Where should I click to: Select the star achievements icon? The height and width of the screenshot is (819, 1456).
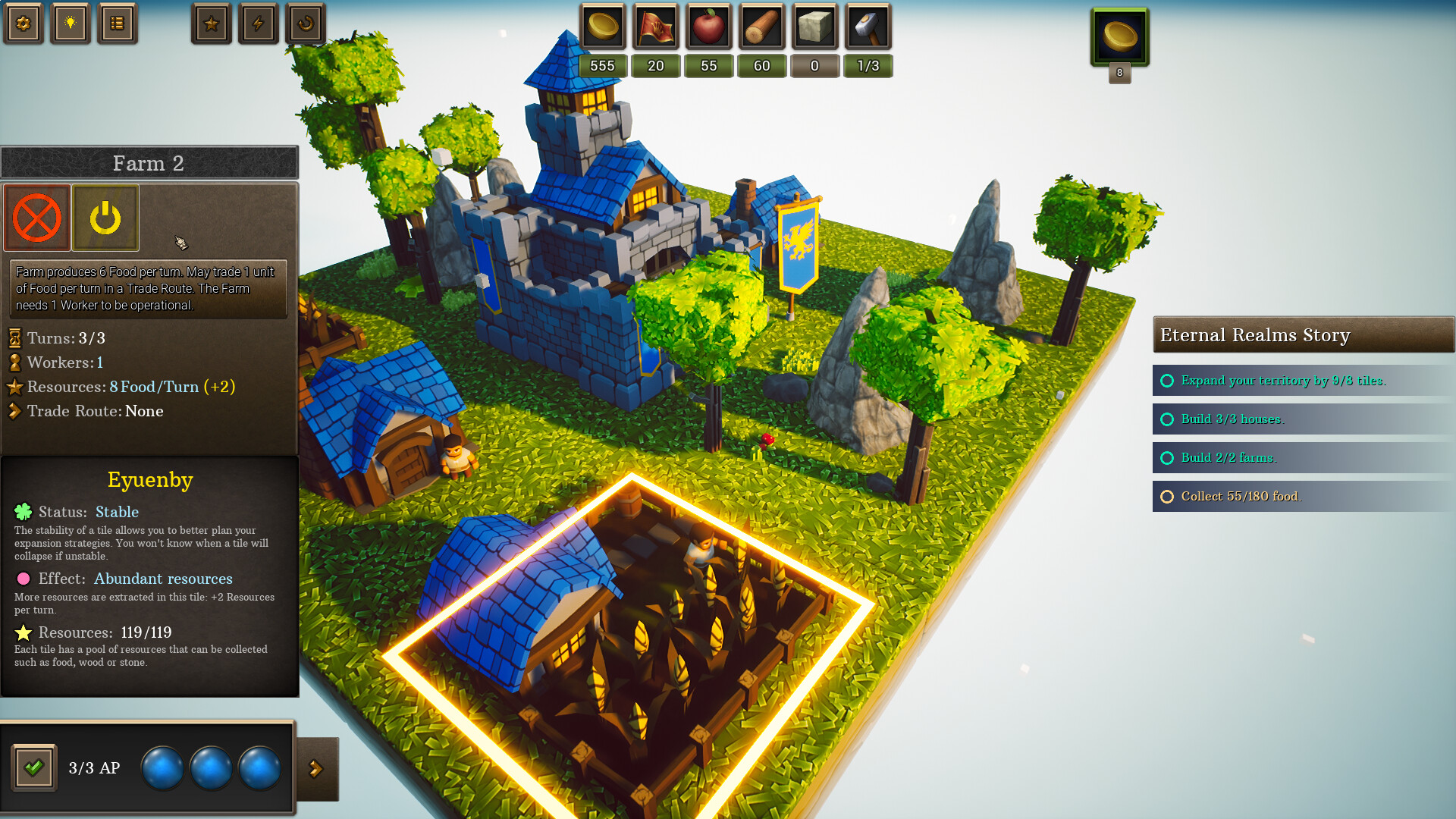(212, 24)
